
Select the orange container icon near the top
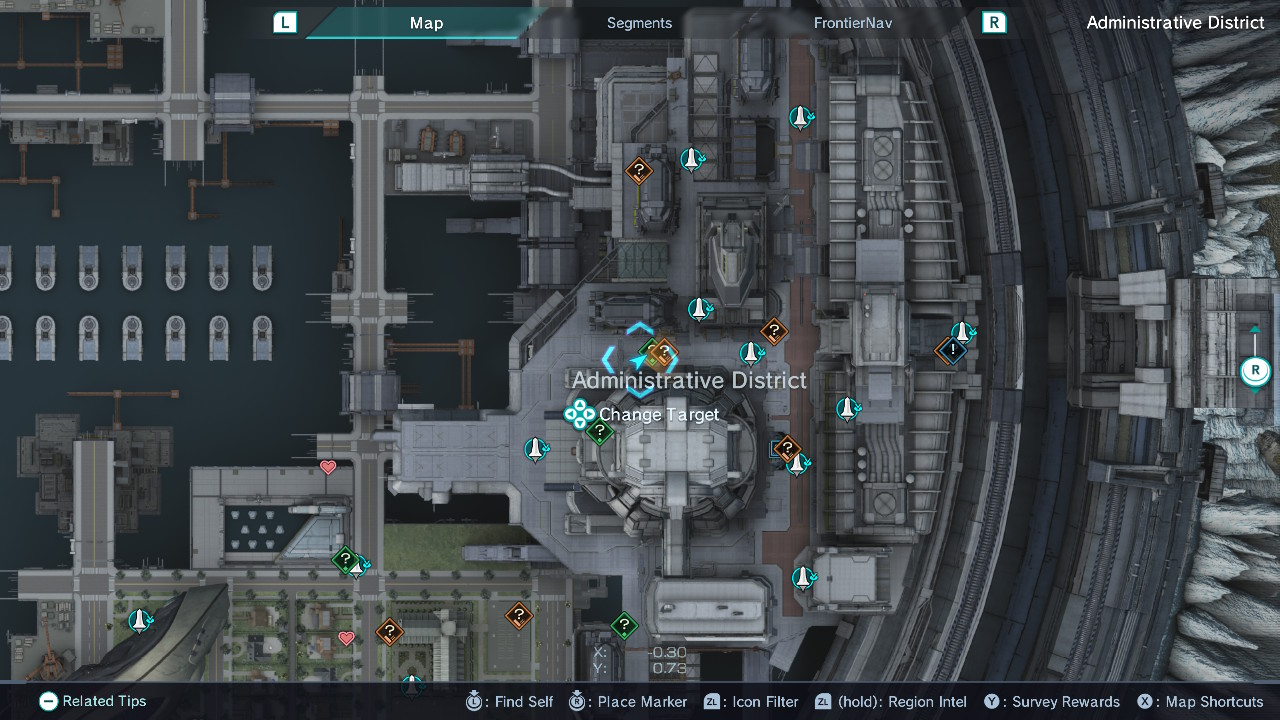click(639, 170)
